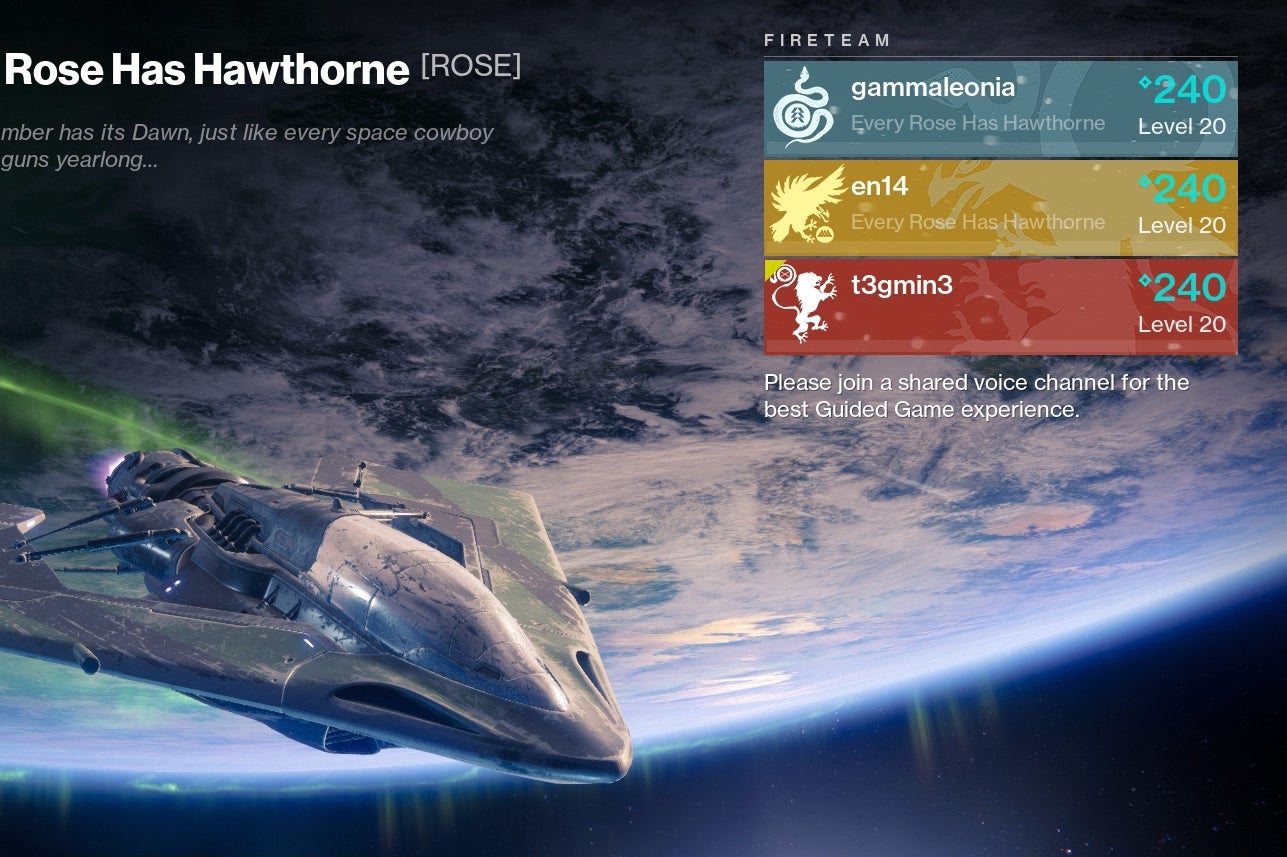1287x857 pixels.
Task: Select the [ROSE] clan tag
Action: click(470, 66)
